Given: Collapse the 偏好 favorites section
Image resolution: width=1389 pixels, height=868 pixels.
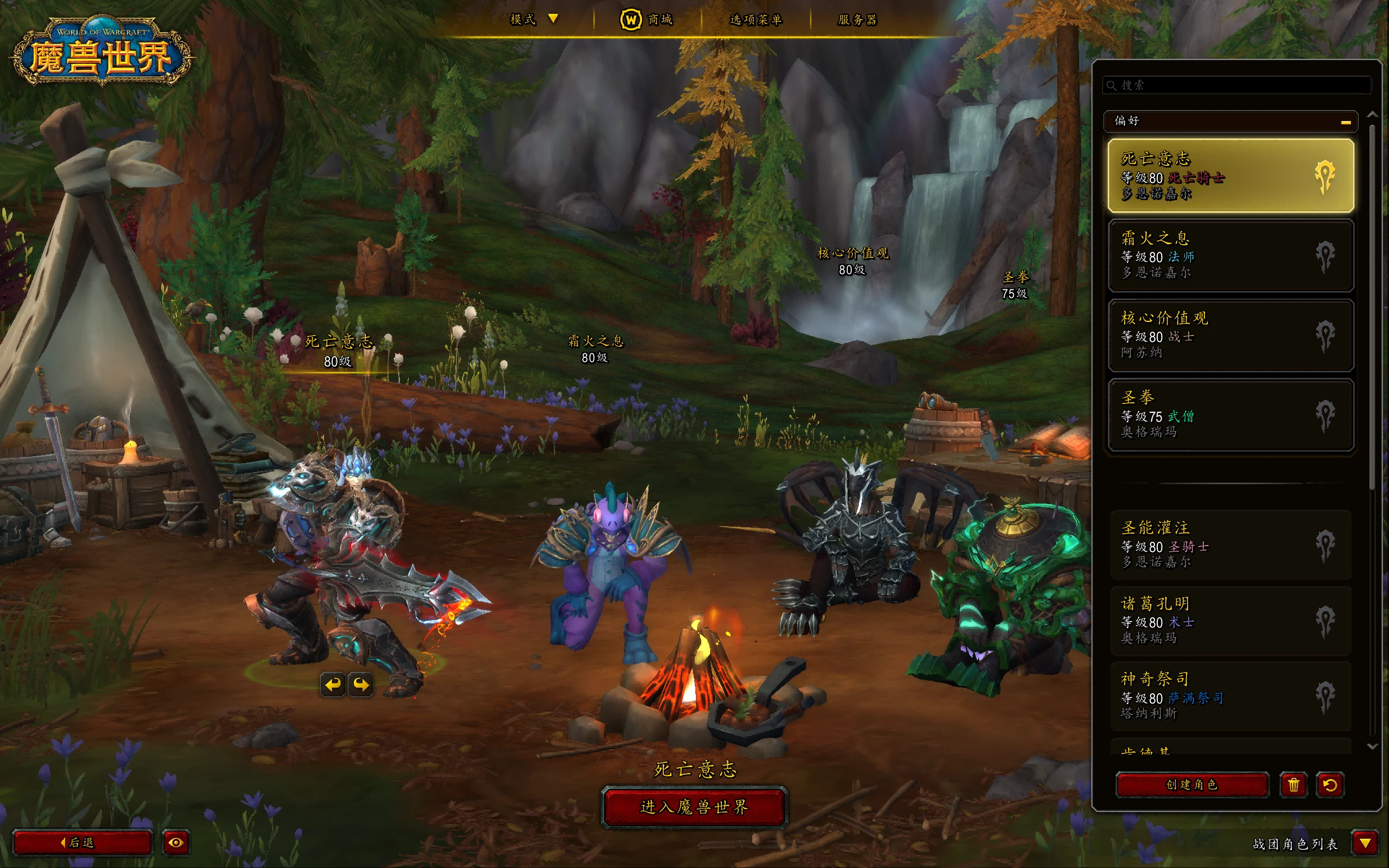Looking at the screenshot, I should click(1346, 122).
